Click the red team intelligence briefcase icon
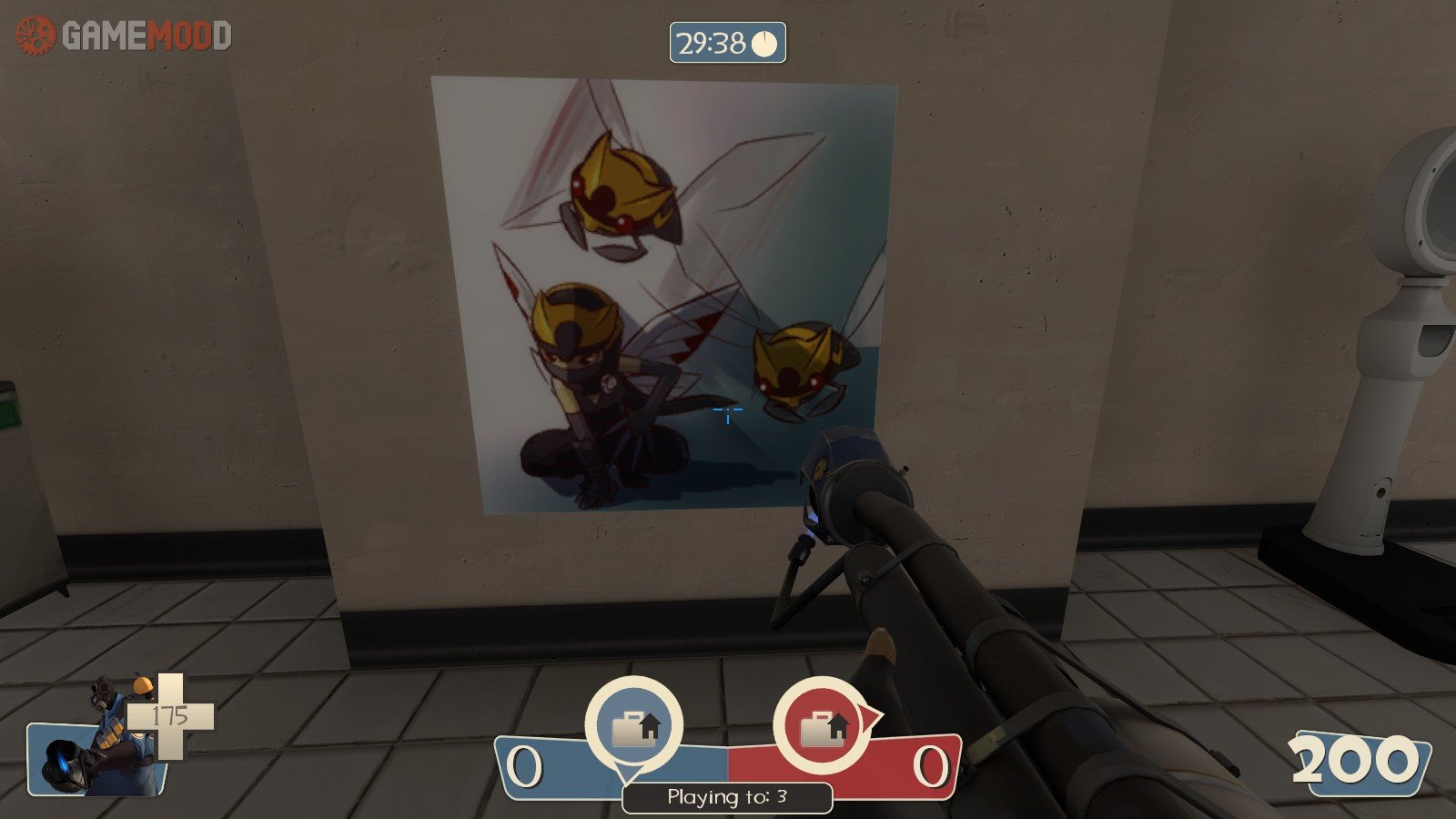The image size is (1456, 819). tap(822, 727)
